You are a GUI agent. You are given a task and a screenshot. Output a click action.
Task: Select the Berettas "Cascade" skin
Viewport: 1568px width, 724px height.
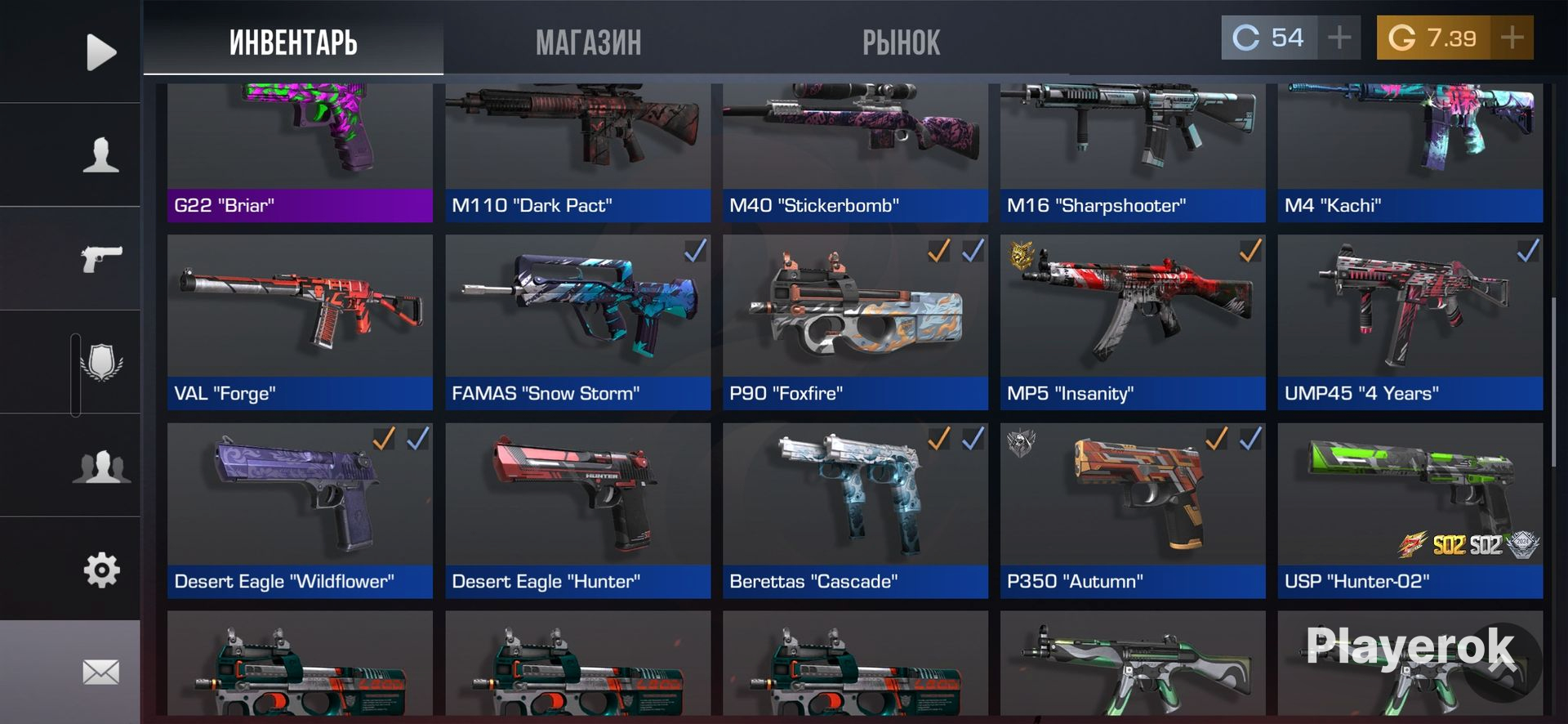click(x=855, y=511)
